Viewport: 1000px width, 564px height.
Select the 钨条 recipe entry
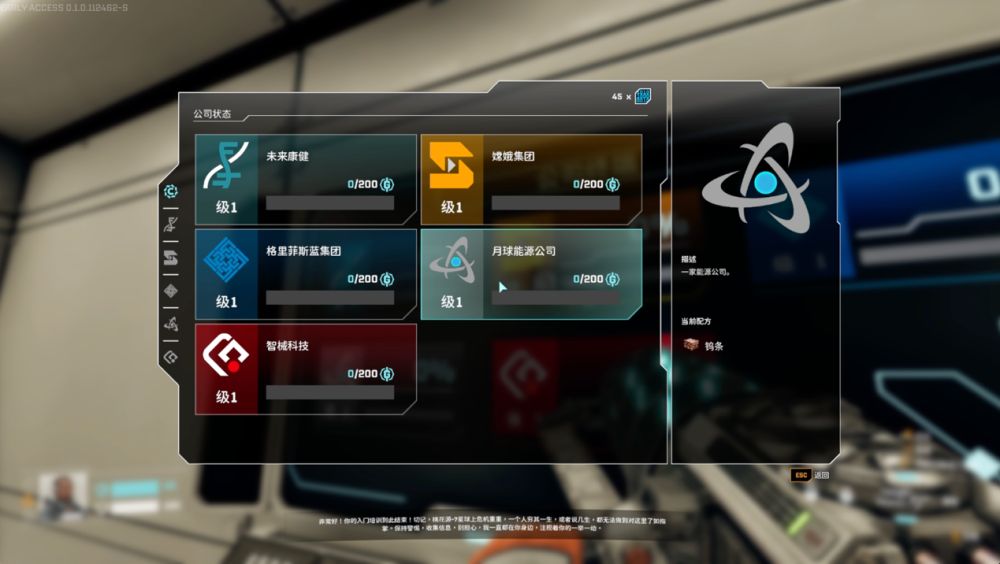tap(704, 345)
